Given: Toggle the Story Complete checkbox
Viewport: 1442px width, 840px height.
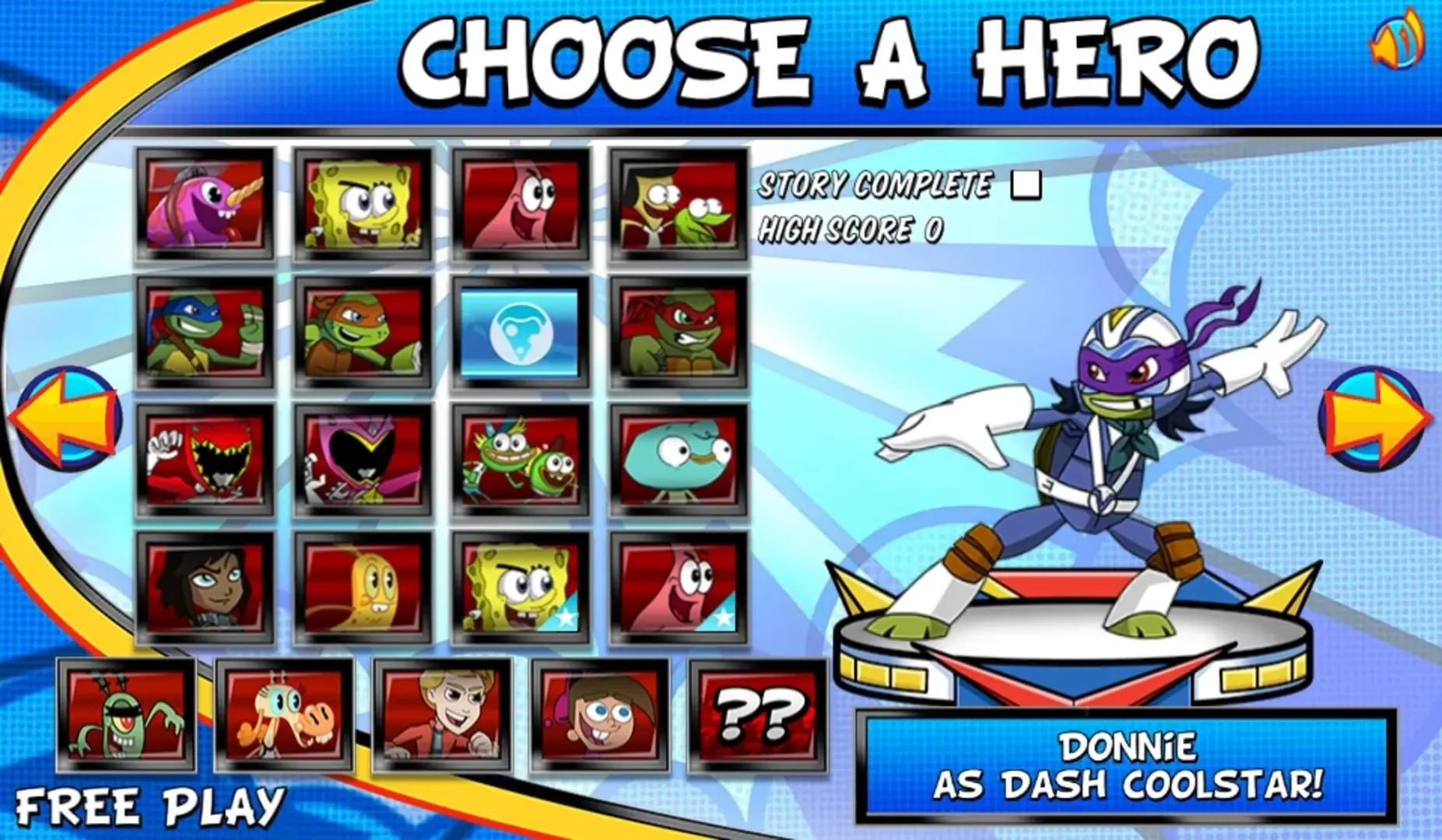Looking at the screenshot, I should pyautogui.click(x=1026, y=185).
